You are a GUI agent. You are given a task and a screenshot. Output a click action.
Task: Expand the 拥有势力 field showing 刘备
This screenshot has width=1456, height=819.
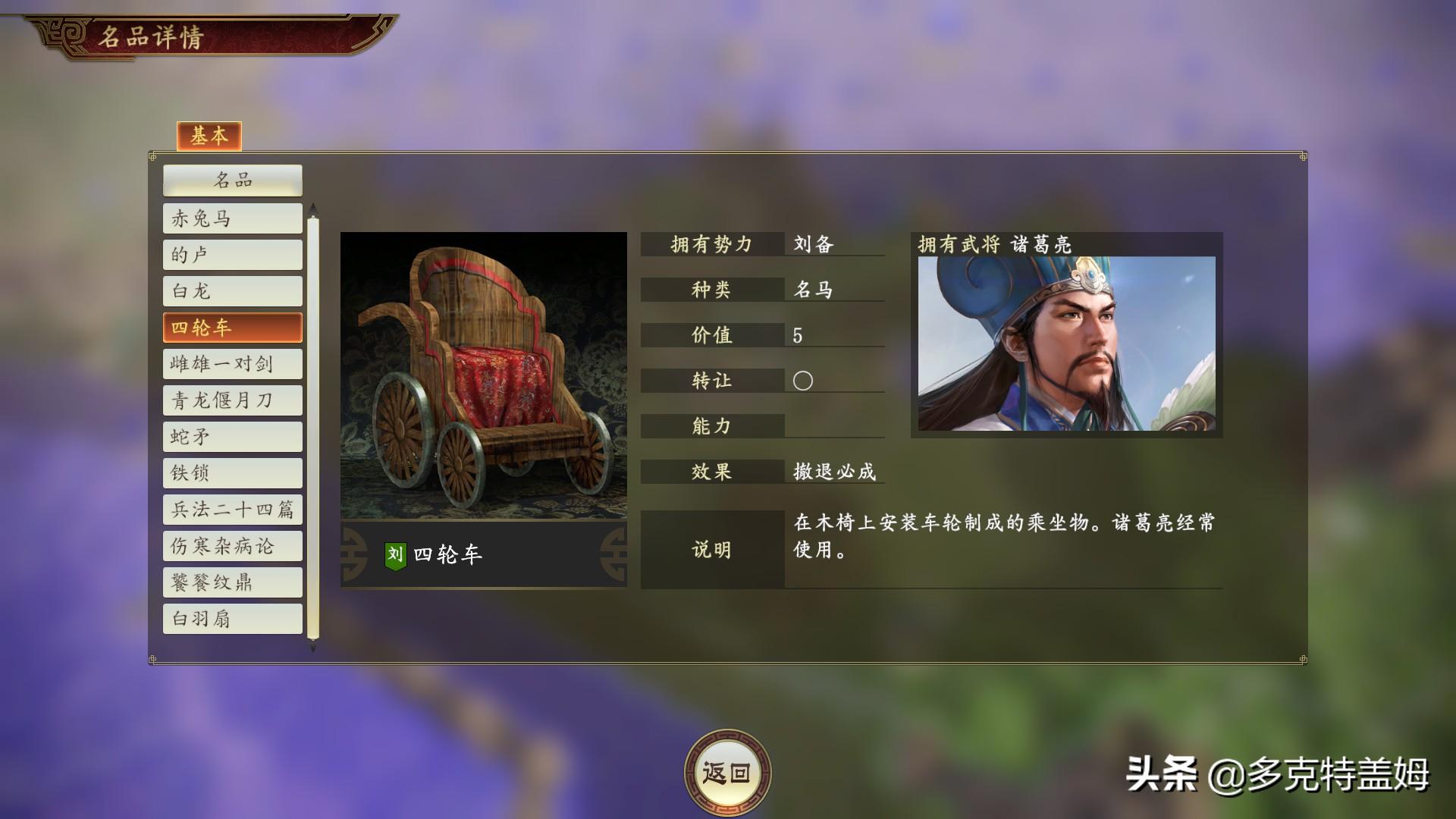[x=713, y=245]
